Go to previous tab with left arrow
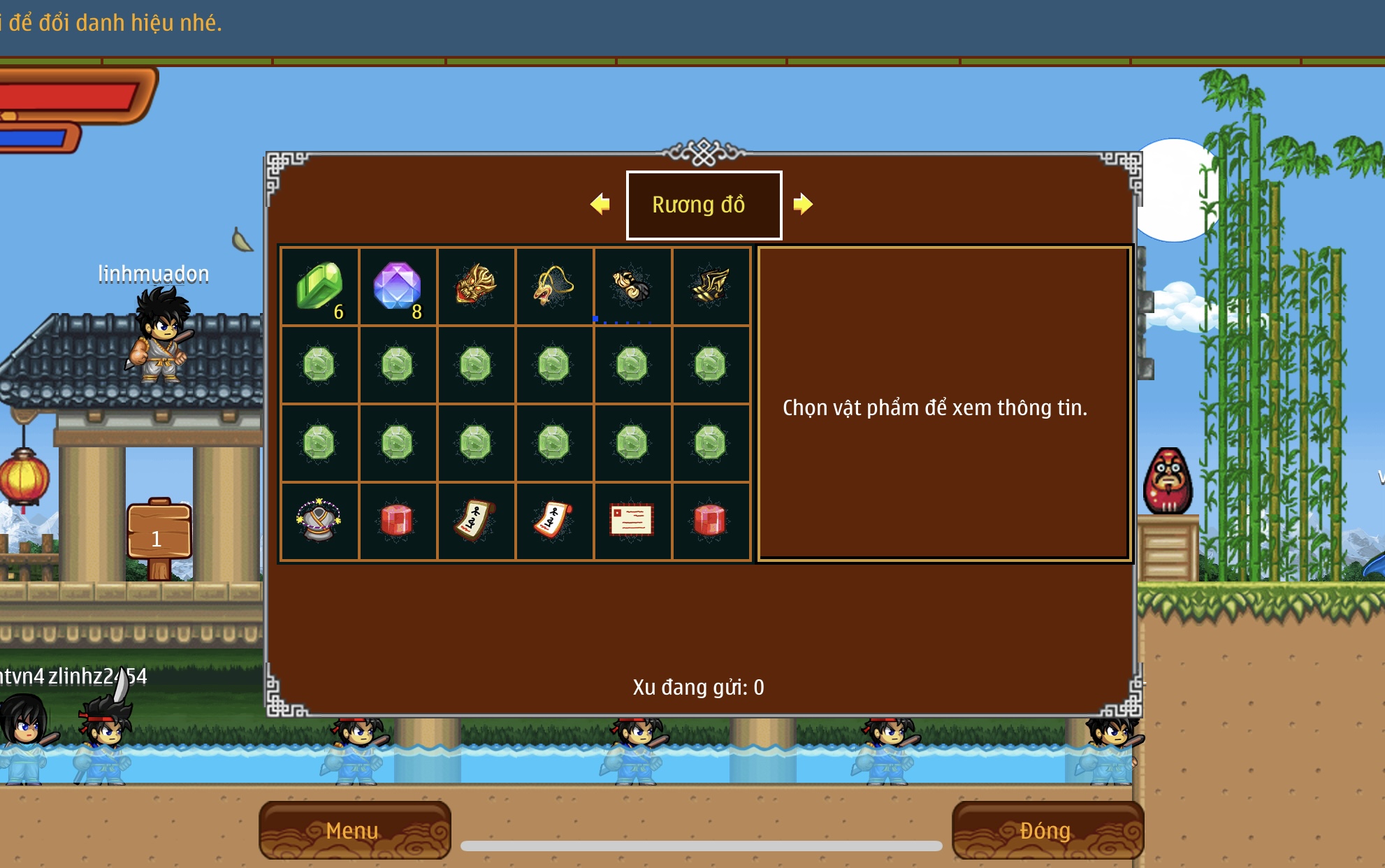 click(x=600, y=204)
